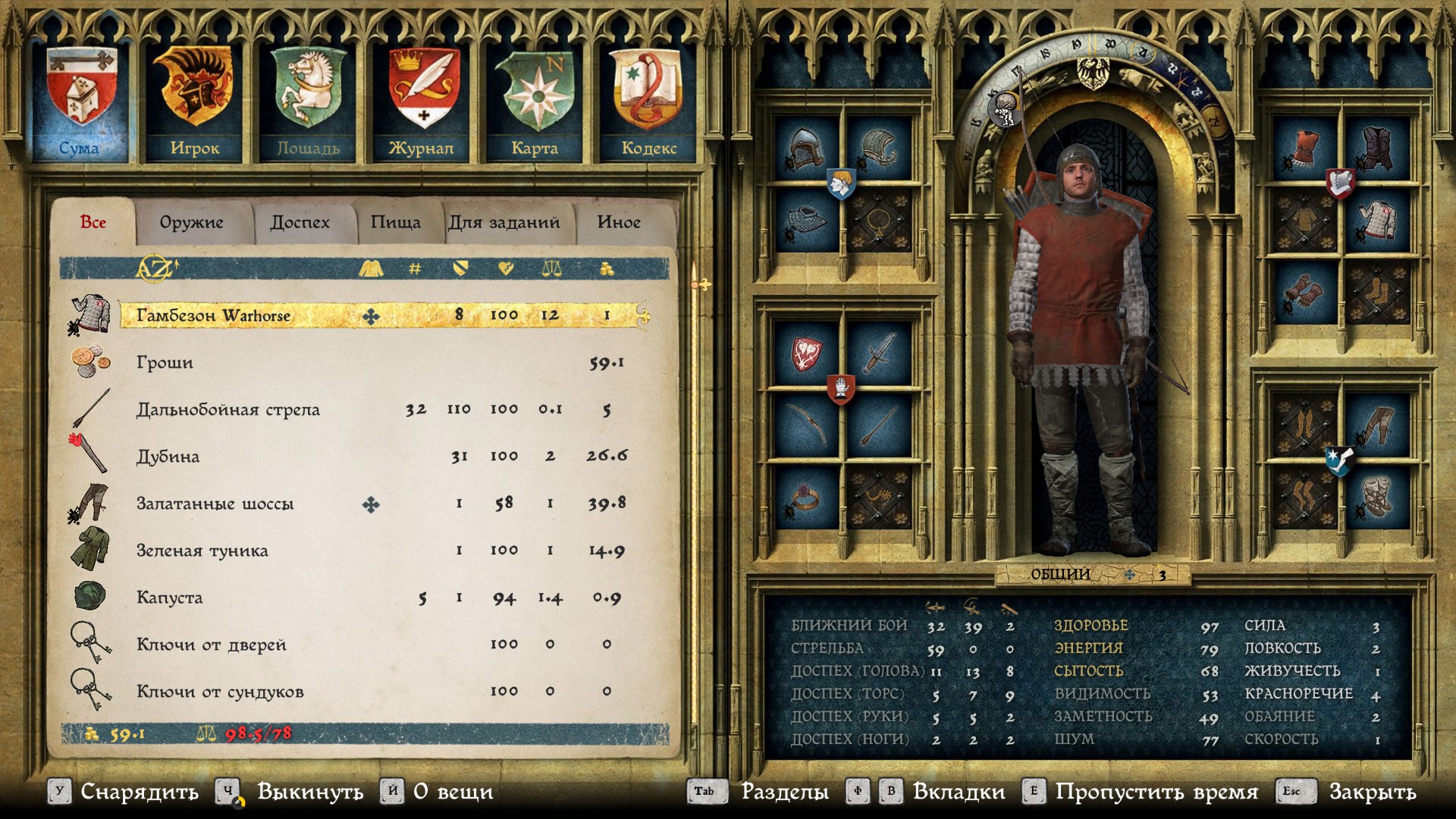The width and height of the screenshot is (1456, 819).
Task: Switch to the Доспех filter tab
Action: point(300,222)
